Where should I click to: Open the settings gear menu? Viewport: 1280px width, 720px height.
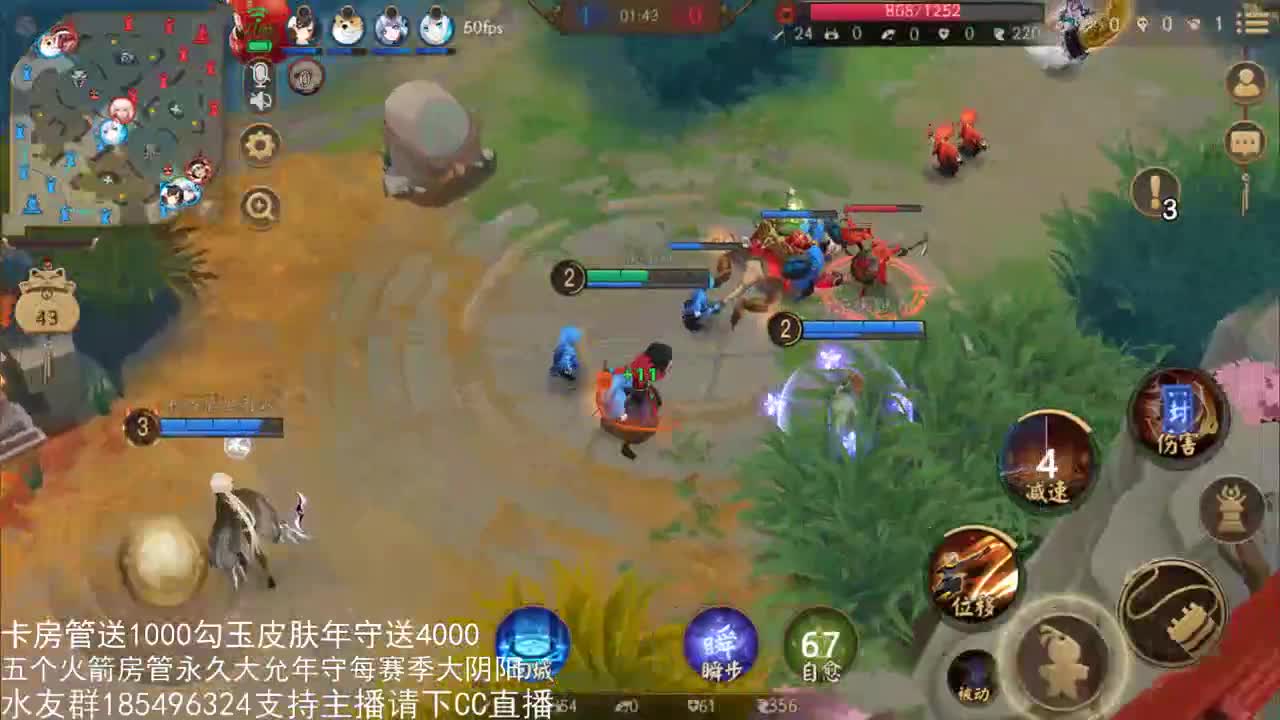coord(261,144)
